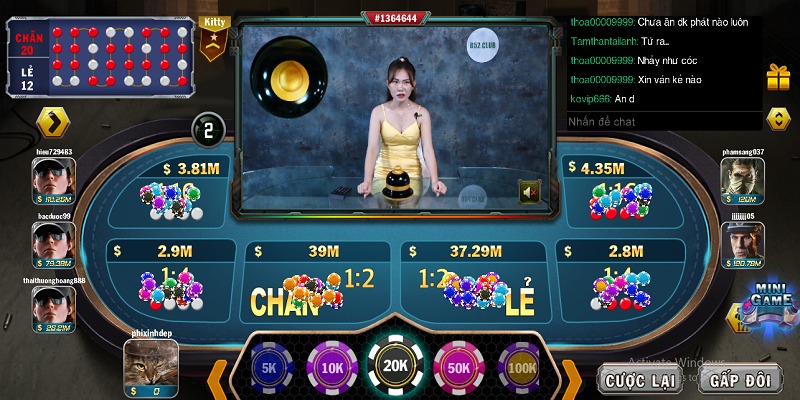Expand the yellow arrow beside the history board

53,122
